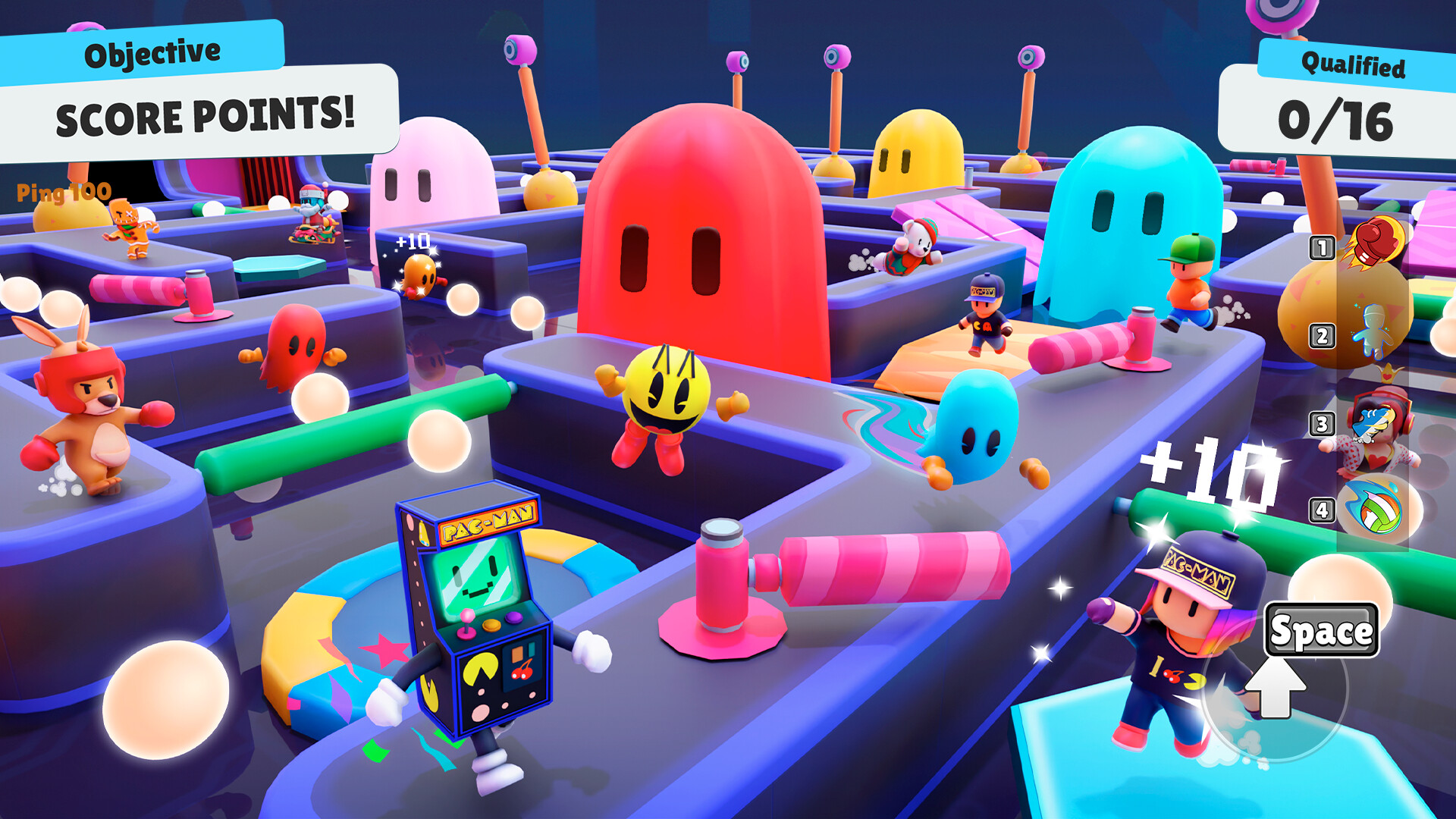Click the Ping 100 network indicator
The width and height of the screenshot is (1456, 819).
point(62,192)
